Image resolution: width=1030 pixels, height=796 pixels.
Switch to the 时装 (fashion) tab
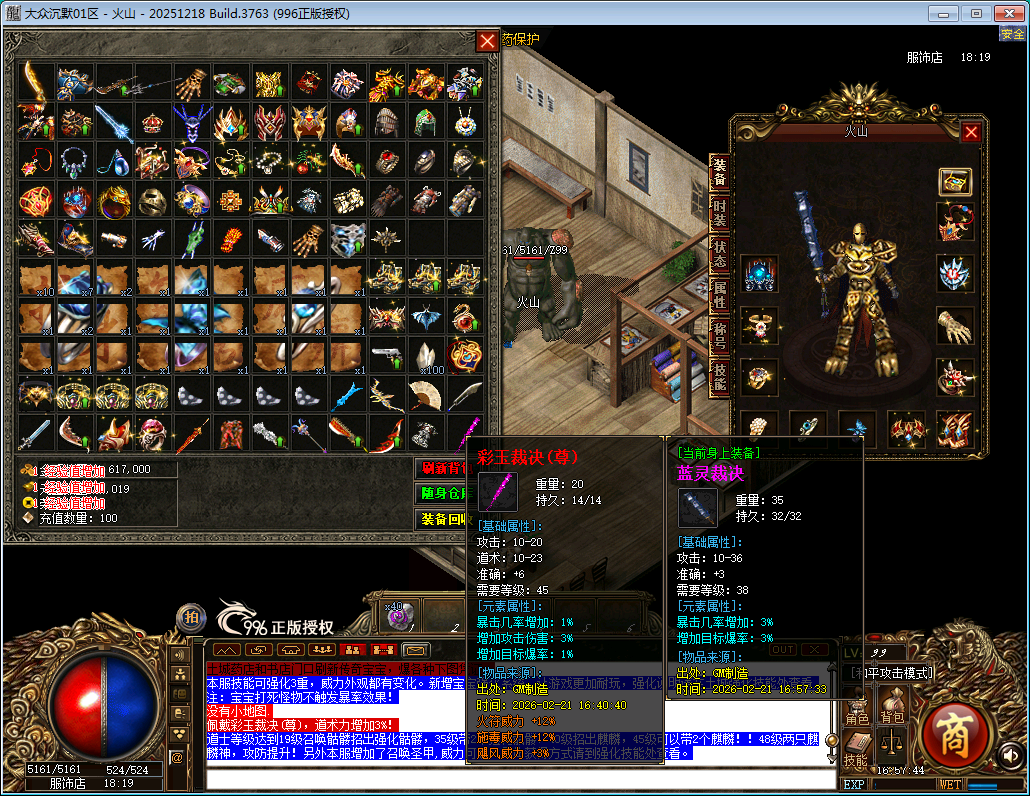(x=719, y=215)
